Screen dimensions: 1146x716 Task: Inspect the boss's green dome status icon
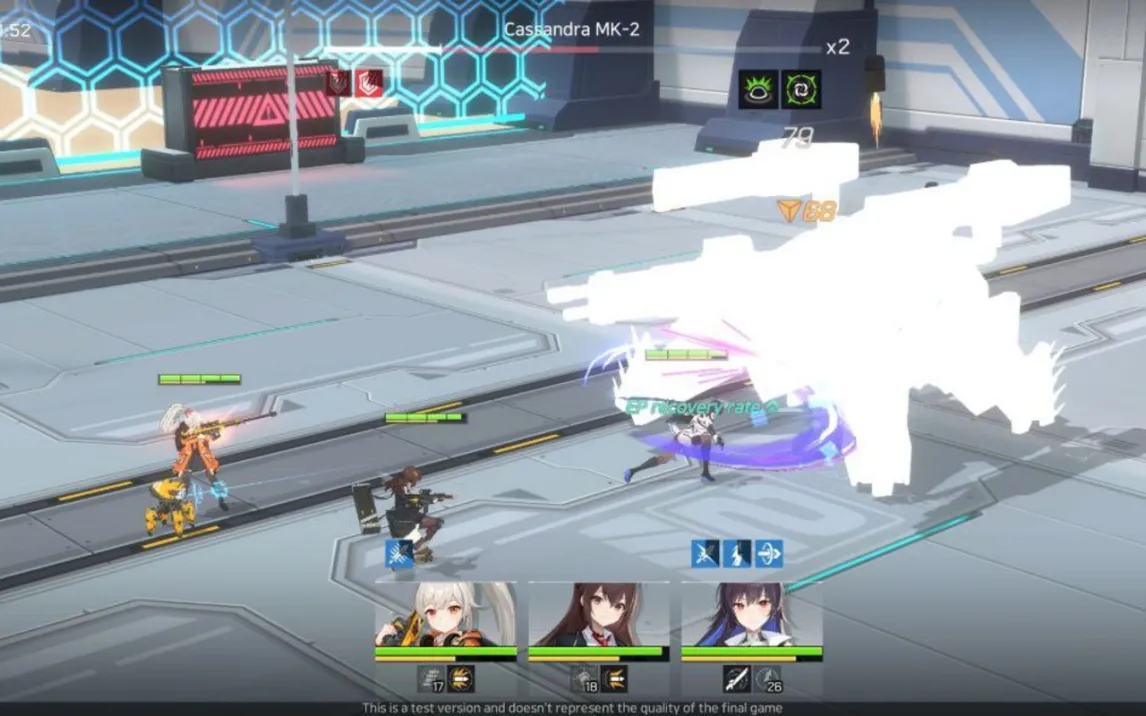pos(758,90)
